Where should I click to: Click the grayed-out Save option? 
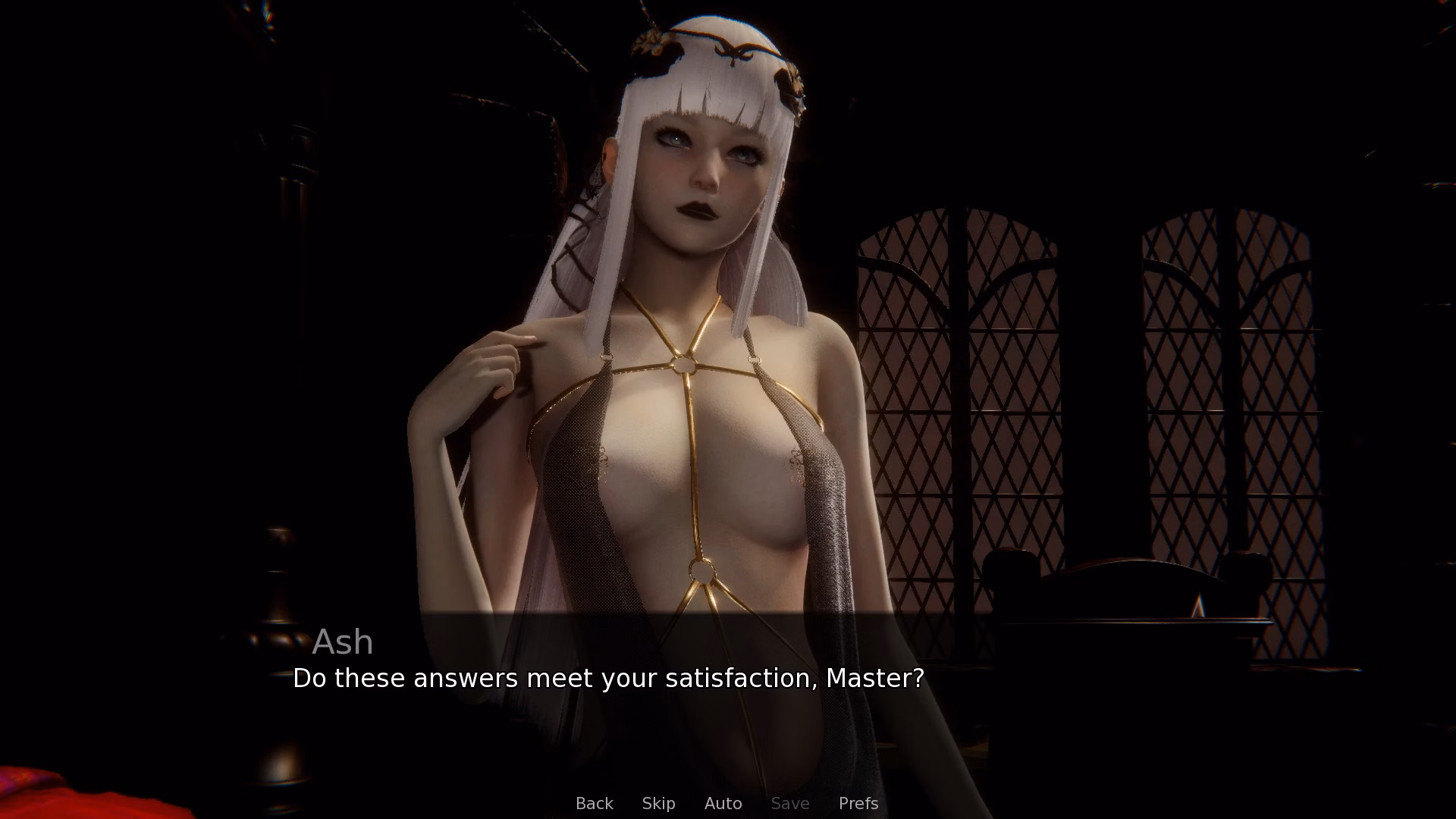click(789, 803)
